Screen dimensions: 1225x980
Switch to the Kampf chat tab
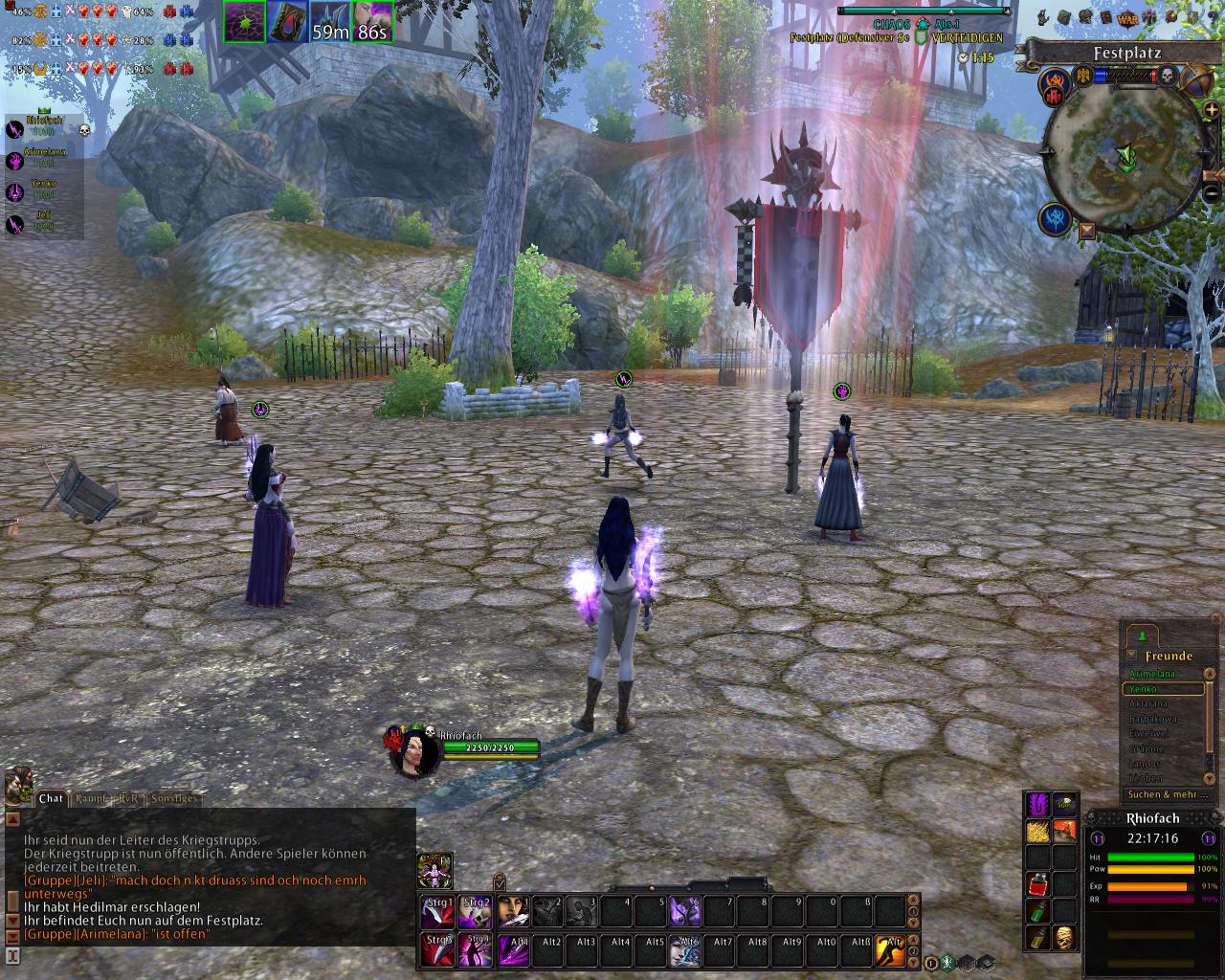click(91, 798)
